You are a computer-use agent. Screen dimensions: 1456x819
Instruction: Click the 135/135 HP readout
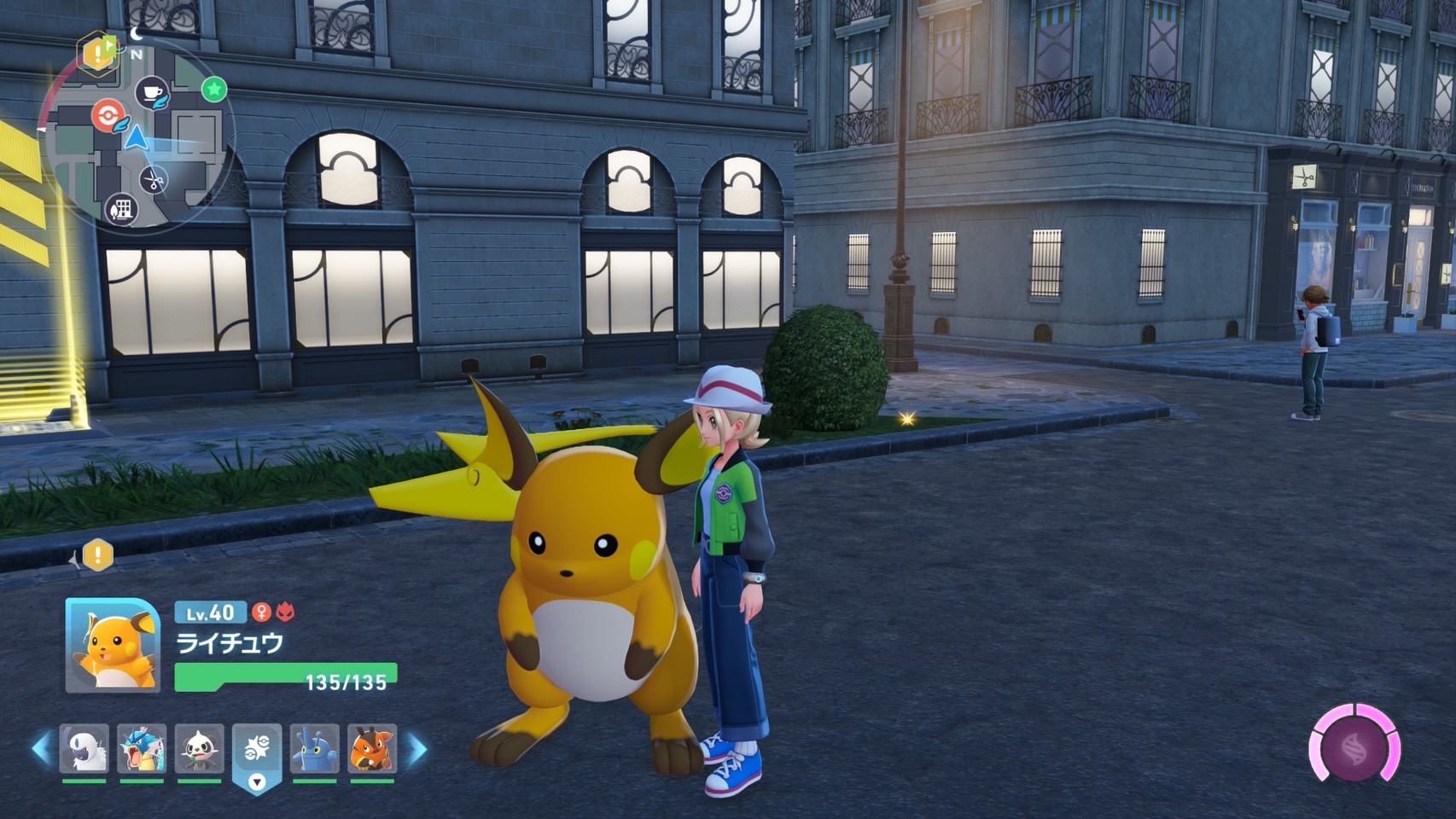[x=346, y=682]
